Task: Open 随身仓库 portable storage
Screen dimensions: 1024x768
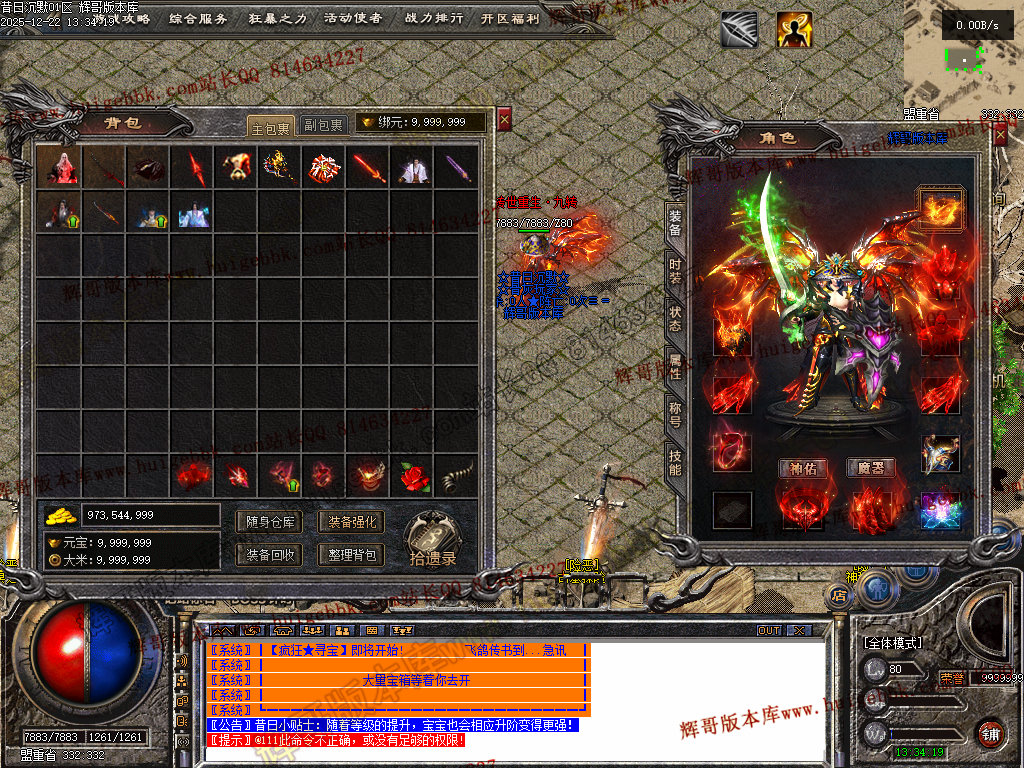Action: 270,521
